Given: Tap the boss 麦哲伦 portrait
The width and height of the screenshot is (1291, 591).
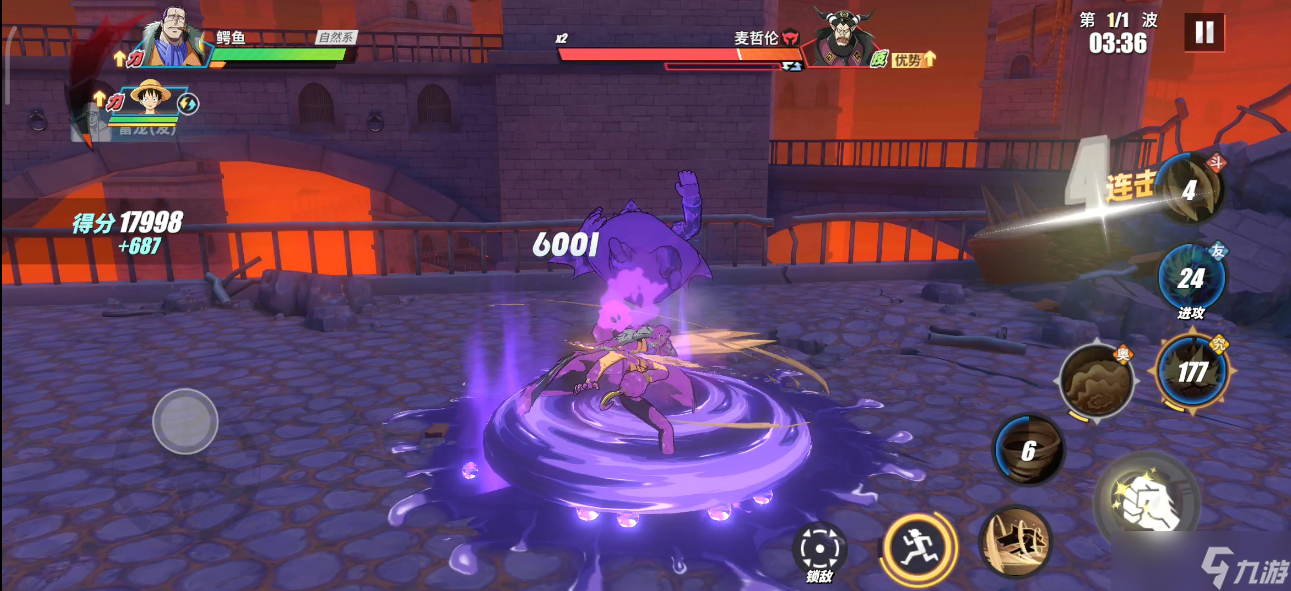Looking at the screenshot, I should click(x=838, y=38).
